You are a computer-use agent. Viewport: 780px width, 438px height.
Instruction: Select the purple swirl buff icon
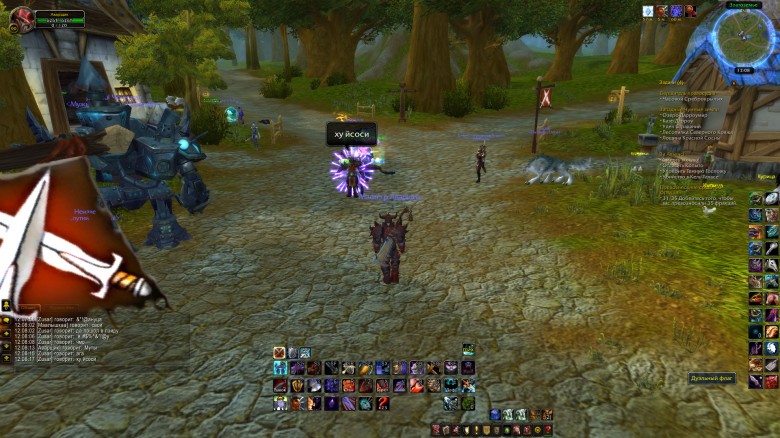[x=677, y=11]
